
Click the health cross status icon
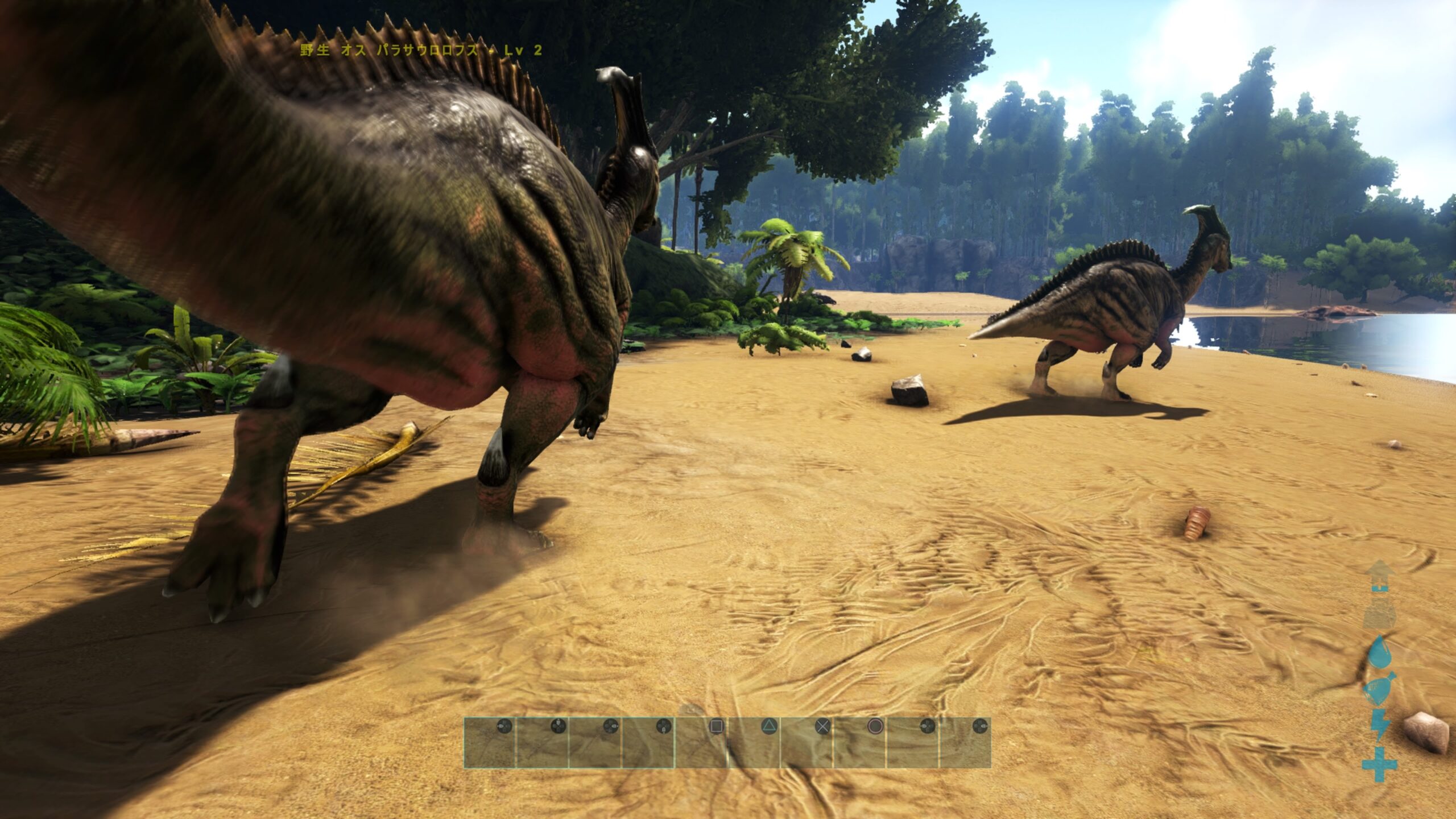click(1379, 764)
